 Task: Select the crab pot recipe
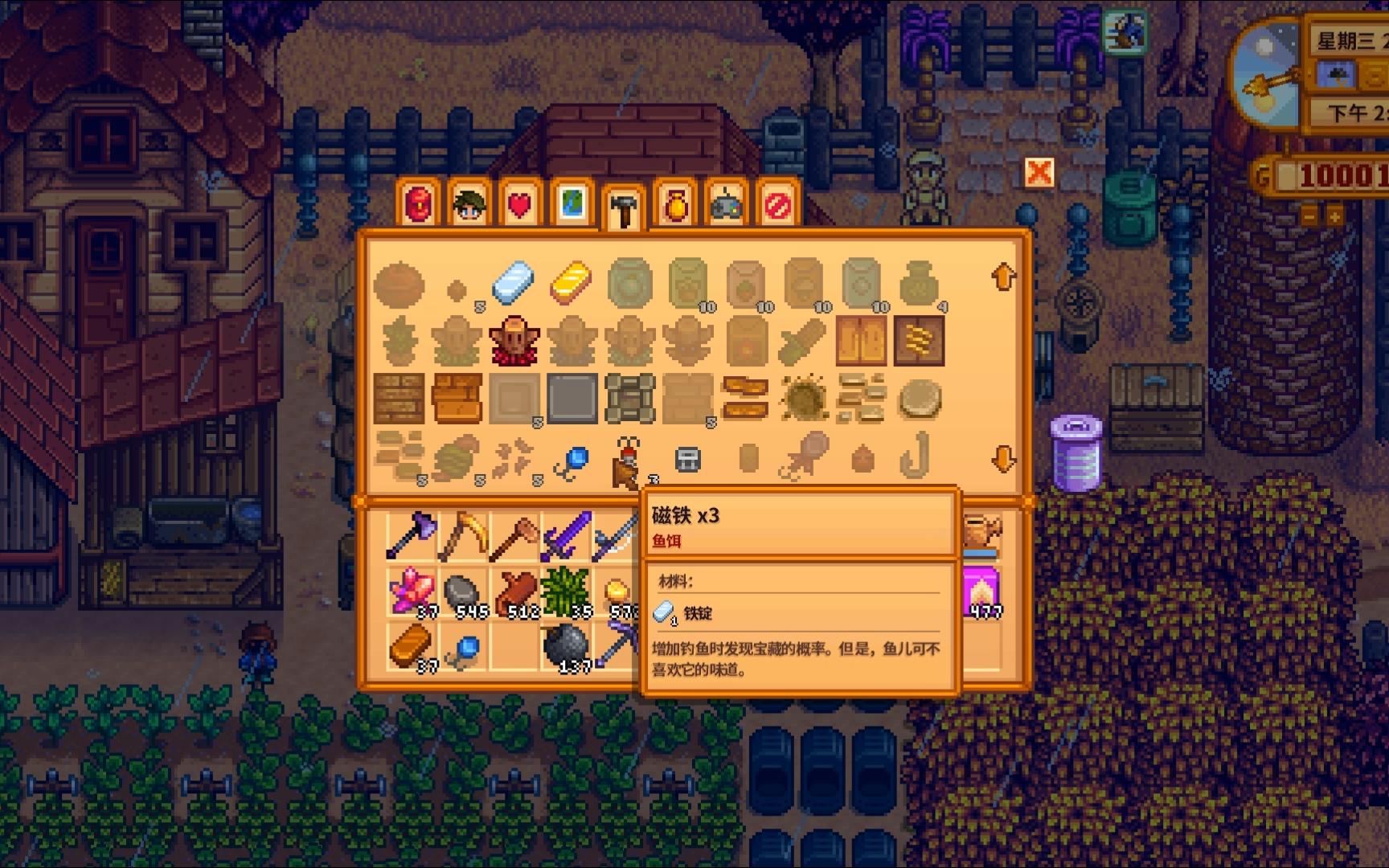coord(687,458)
